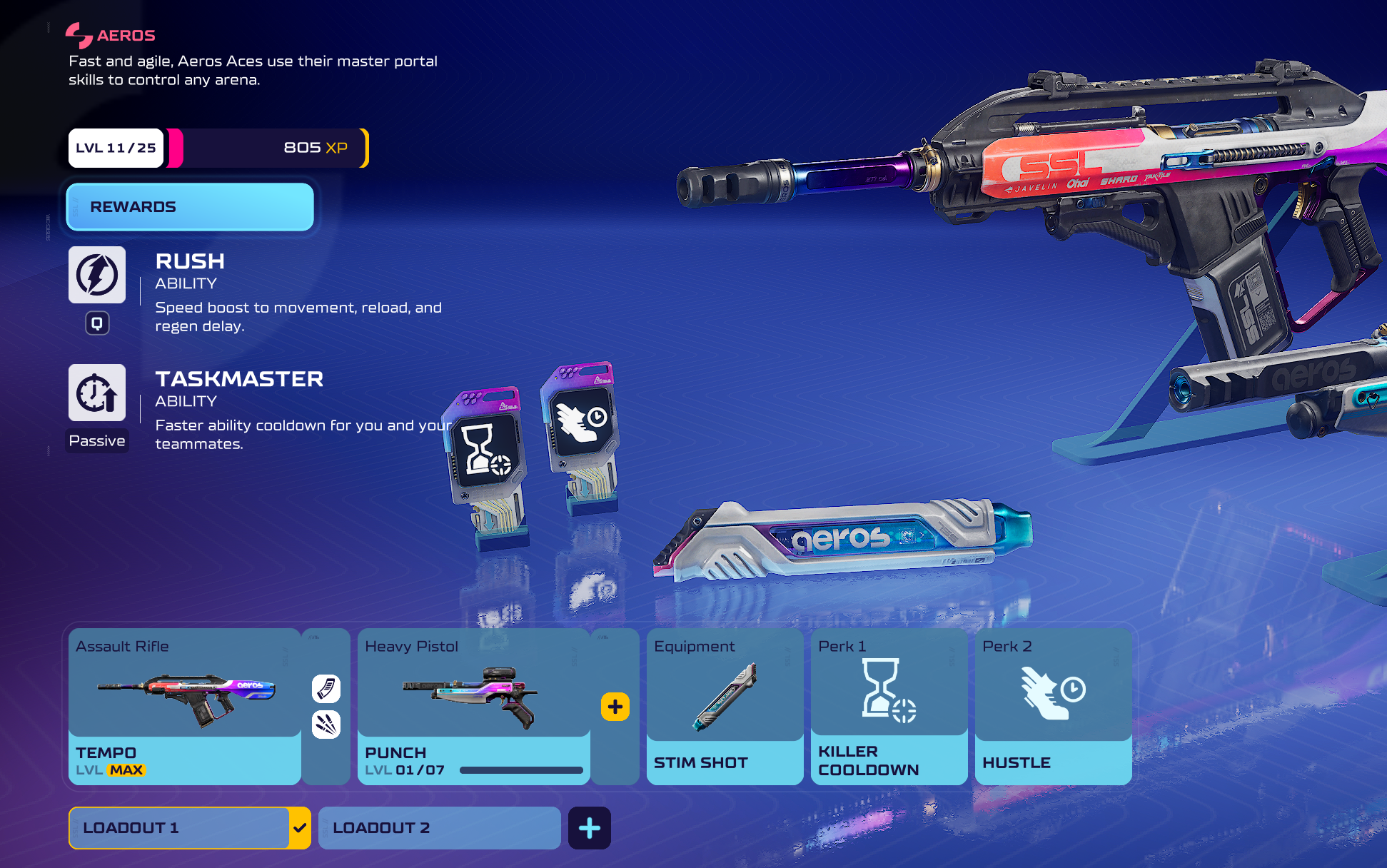Open the Rewards panel
Viewport: 1387px width, 868px height.
[190, 207]
